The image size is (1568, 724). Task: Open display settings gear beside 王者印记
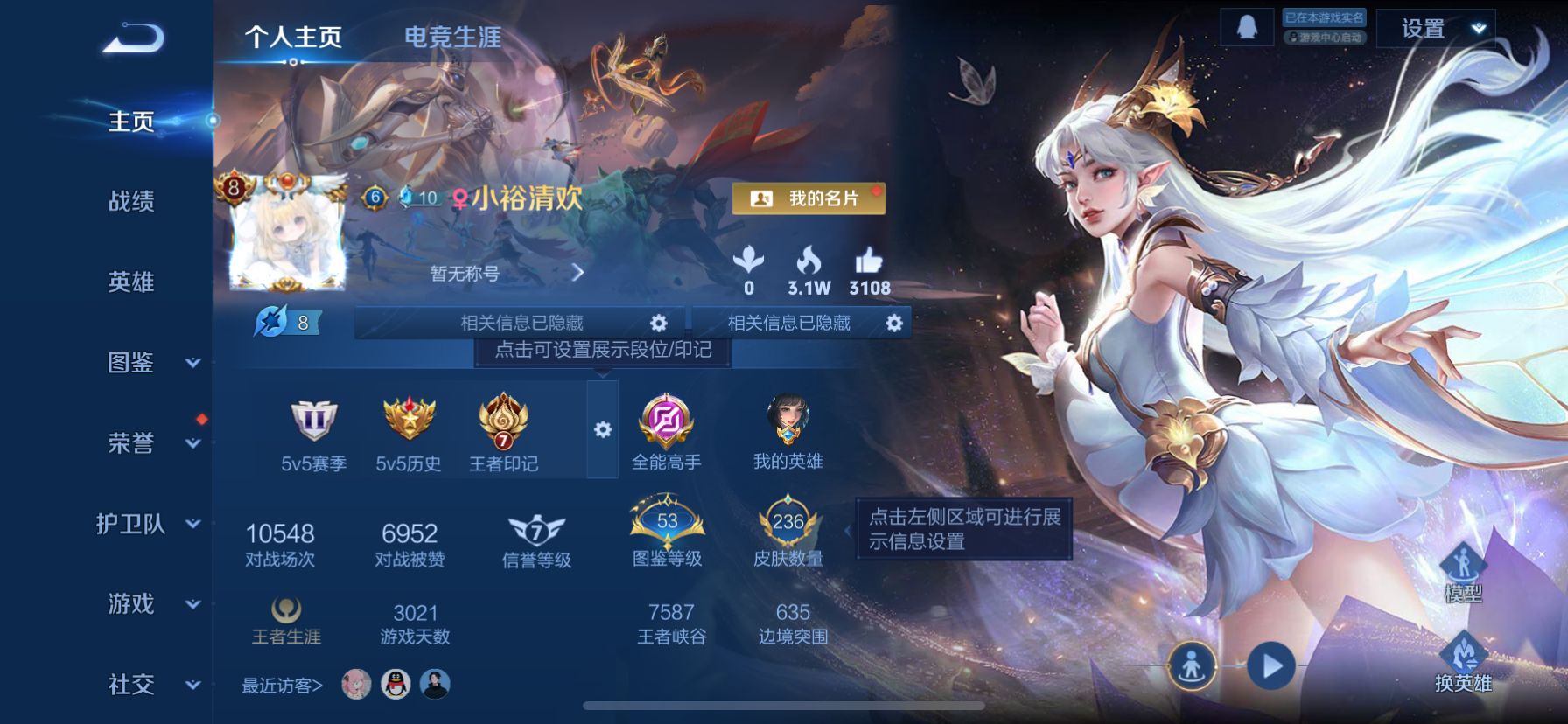601,430
